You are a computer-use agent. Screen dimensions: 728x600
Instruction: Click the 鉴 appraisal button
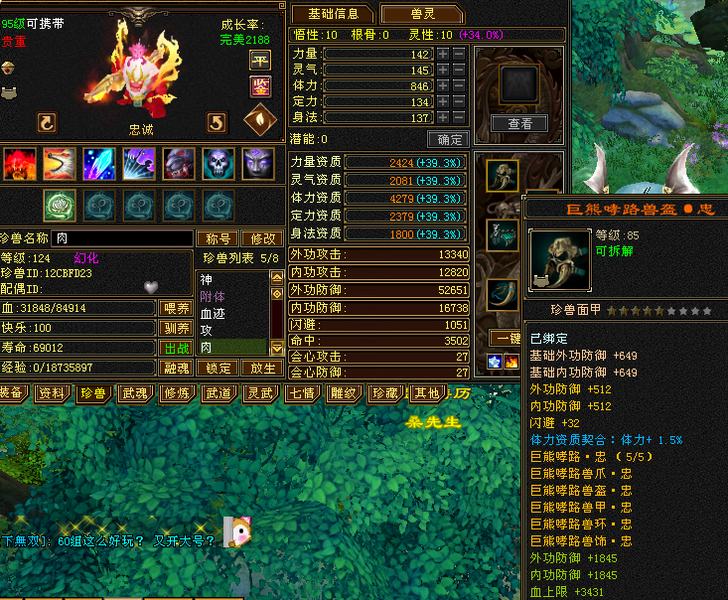point(259,86)
